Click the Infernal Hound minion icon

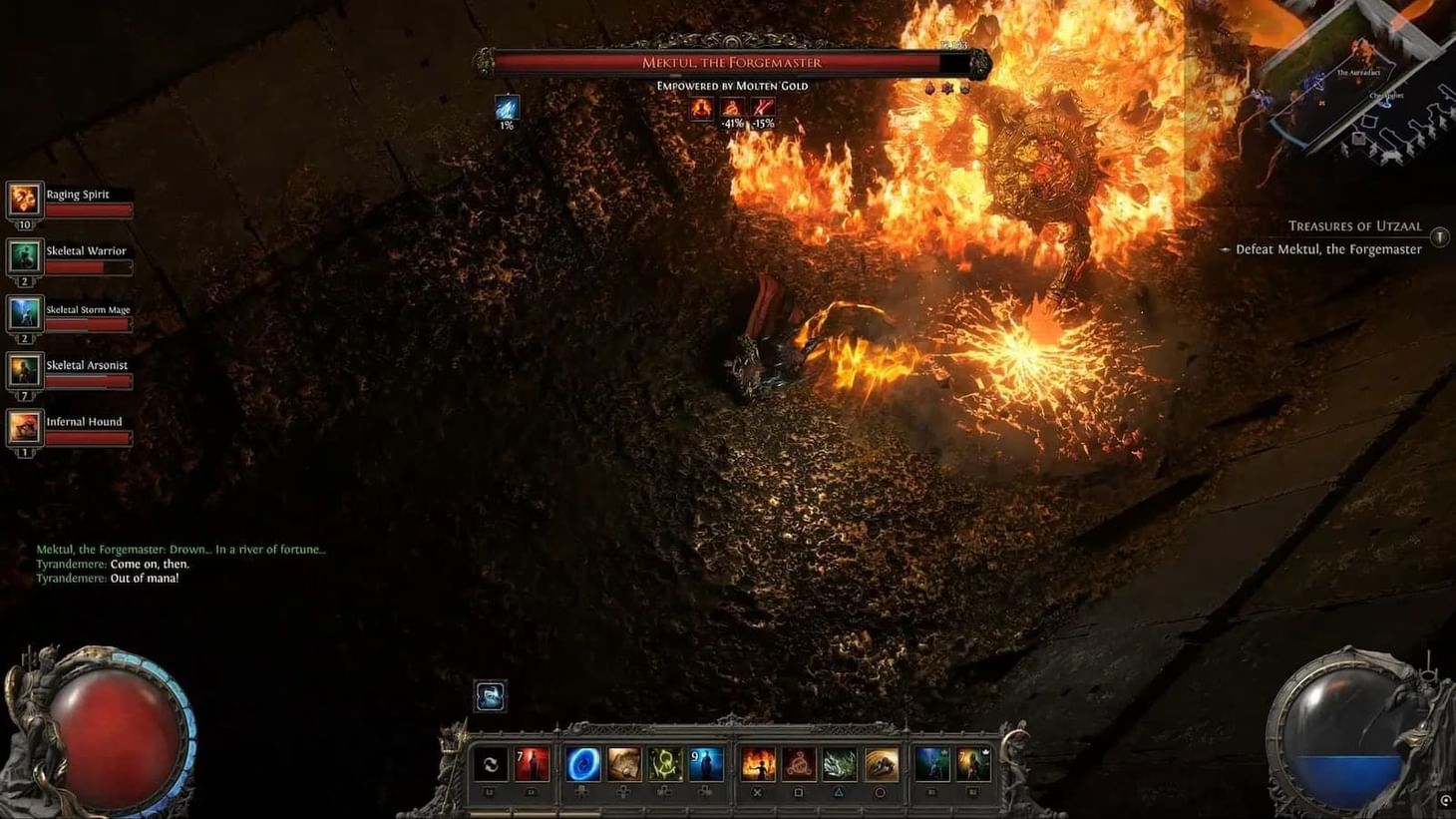tap(23, 429)
